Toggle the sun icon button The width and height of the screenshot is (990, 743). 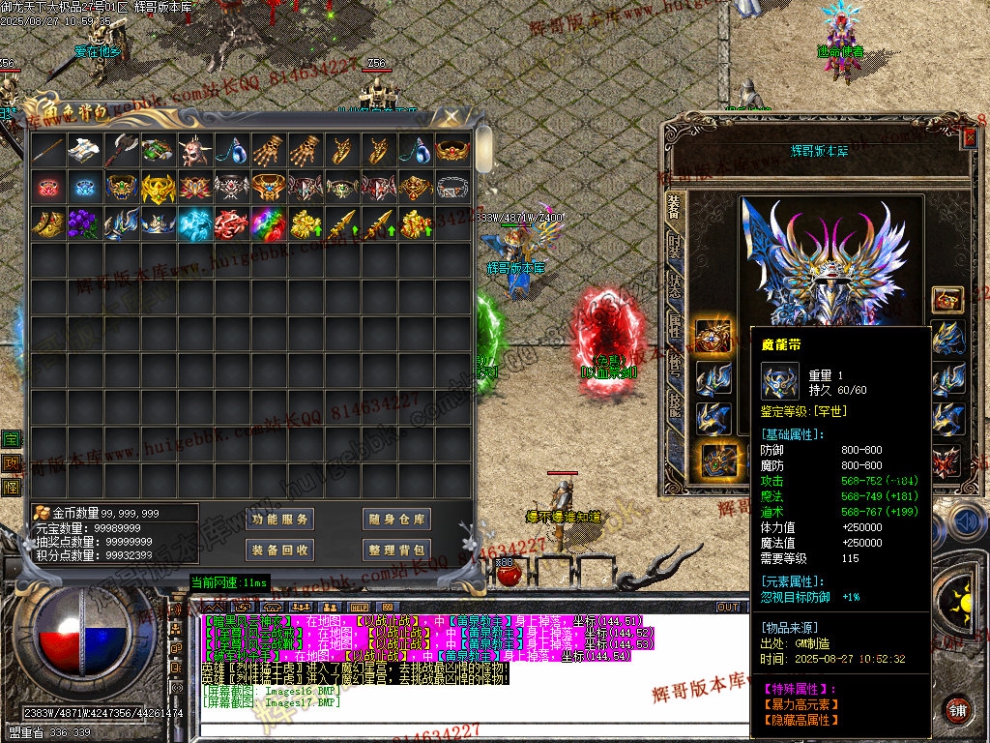click(x=962, y=603)
